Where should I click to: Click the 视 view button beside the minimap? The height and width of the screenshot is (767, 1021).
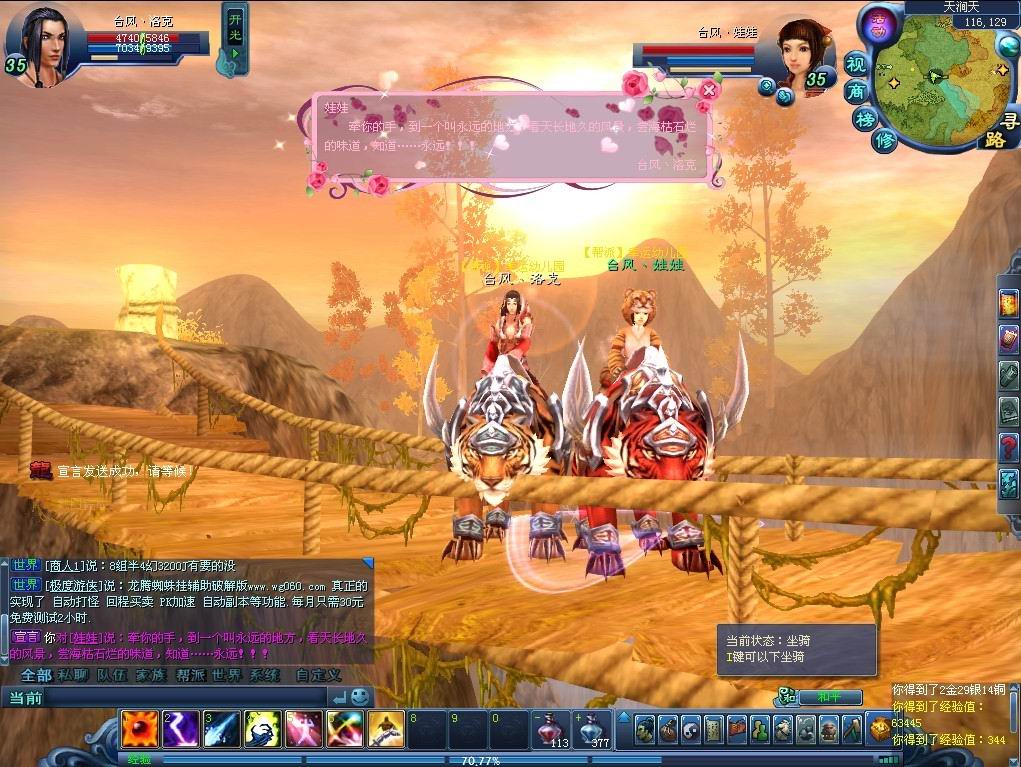tap(856, 63)
